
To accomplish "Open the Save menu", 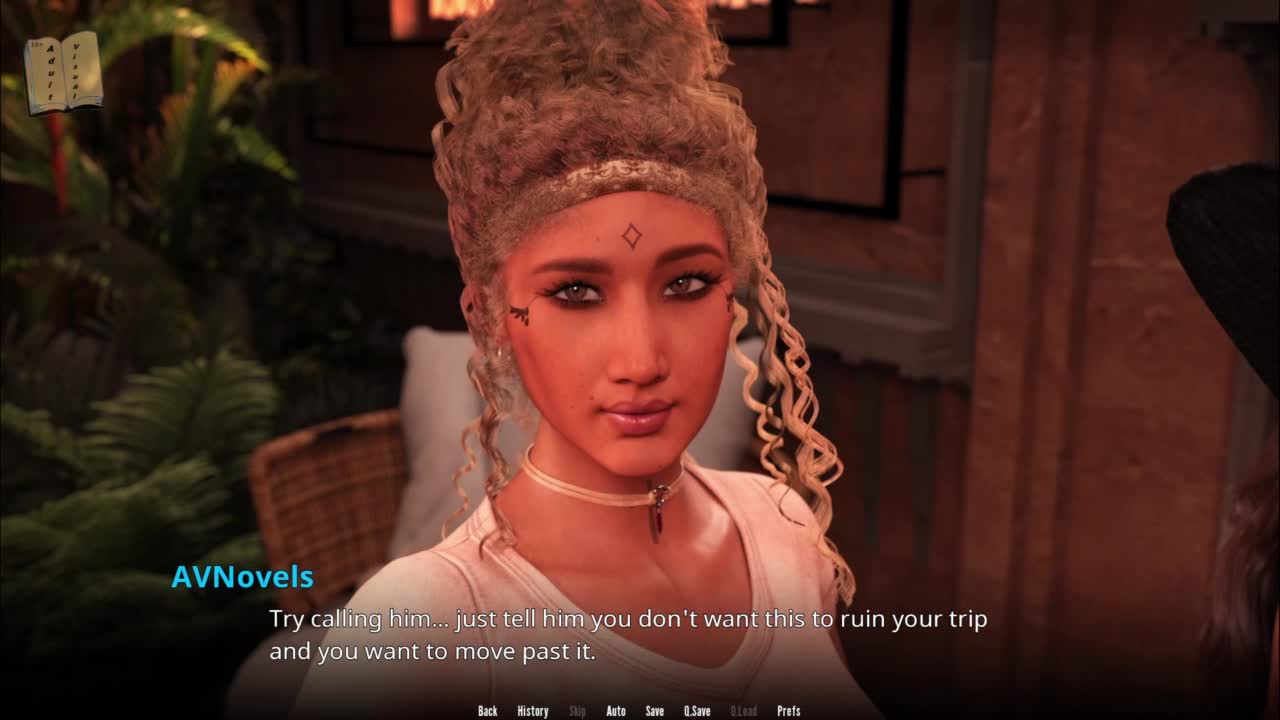I will coord(654,711).
